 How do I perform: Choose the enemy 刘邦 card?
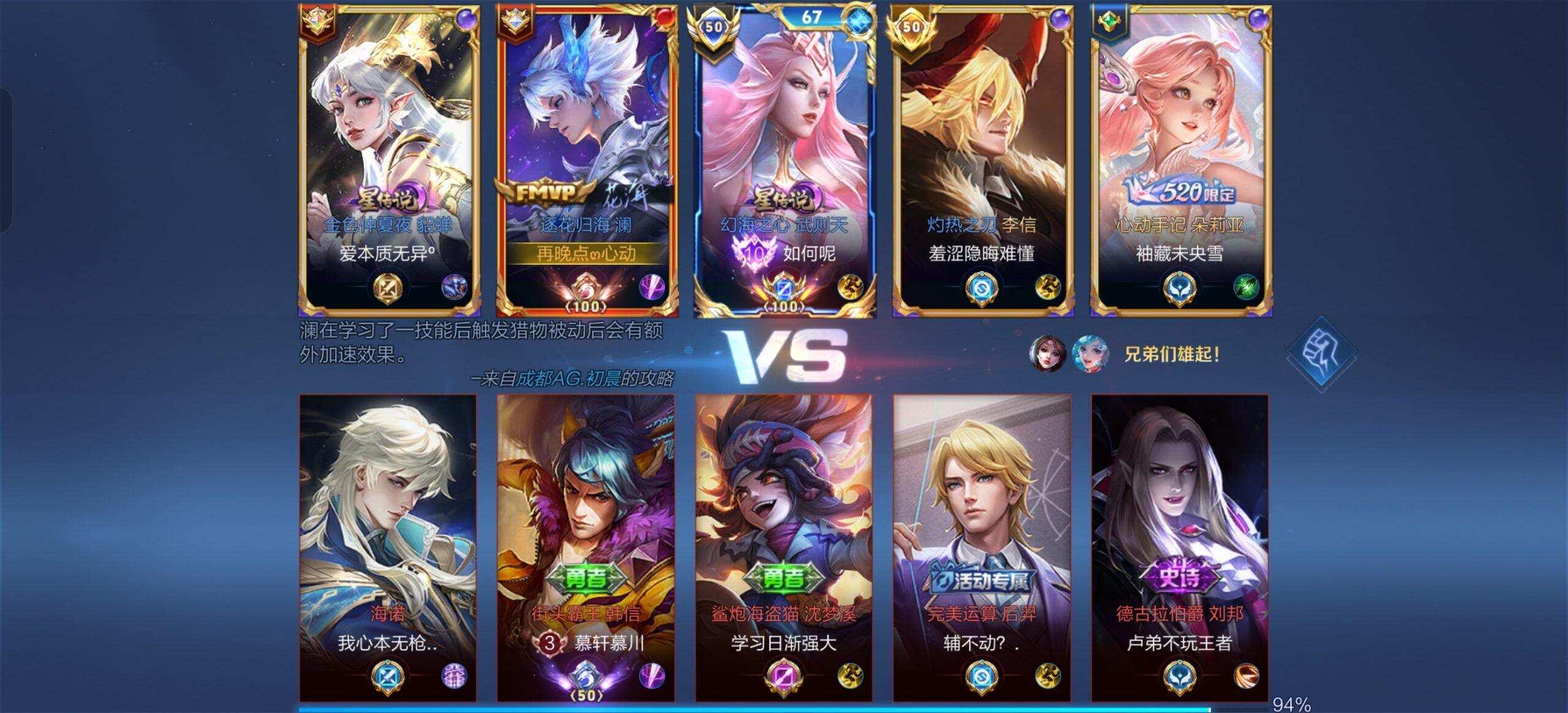1180,547
